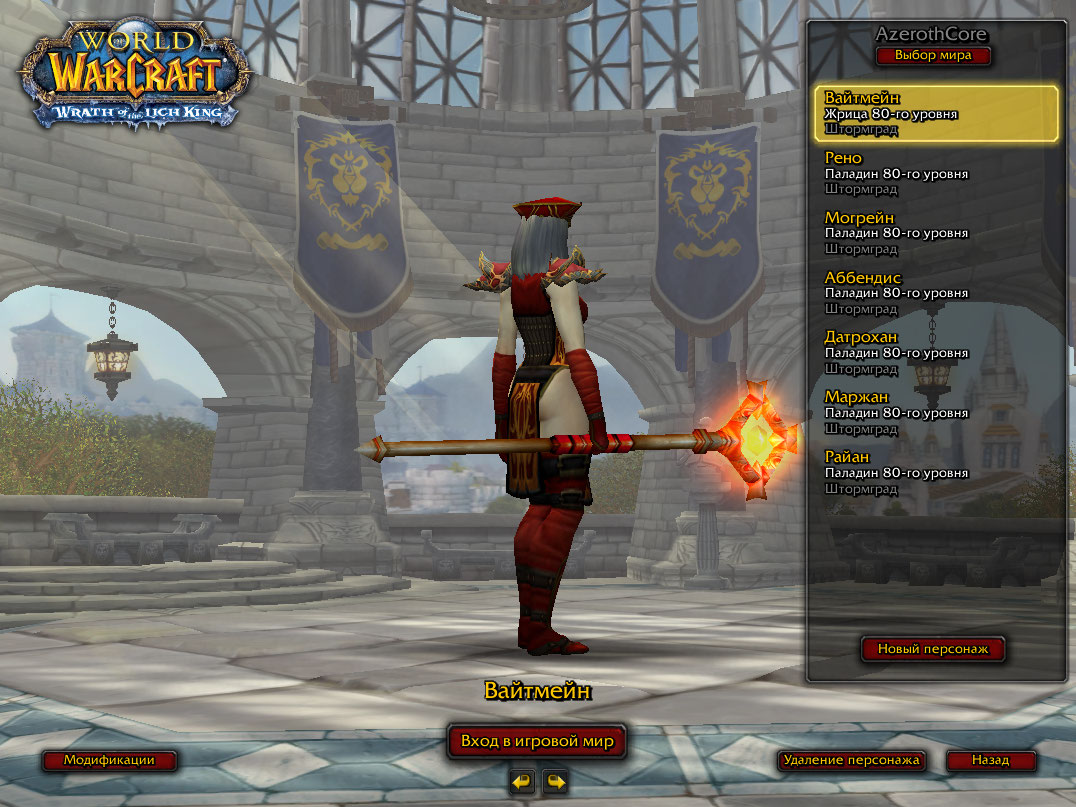This screenshot has width=1076, height=807.
Task: Rotate the character with the right arrow
Action: (555, 782)
